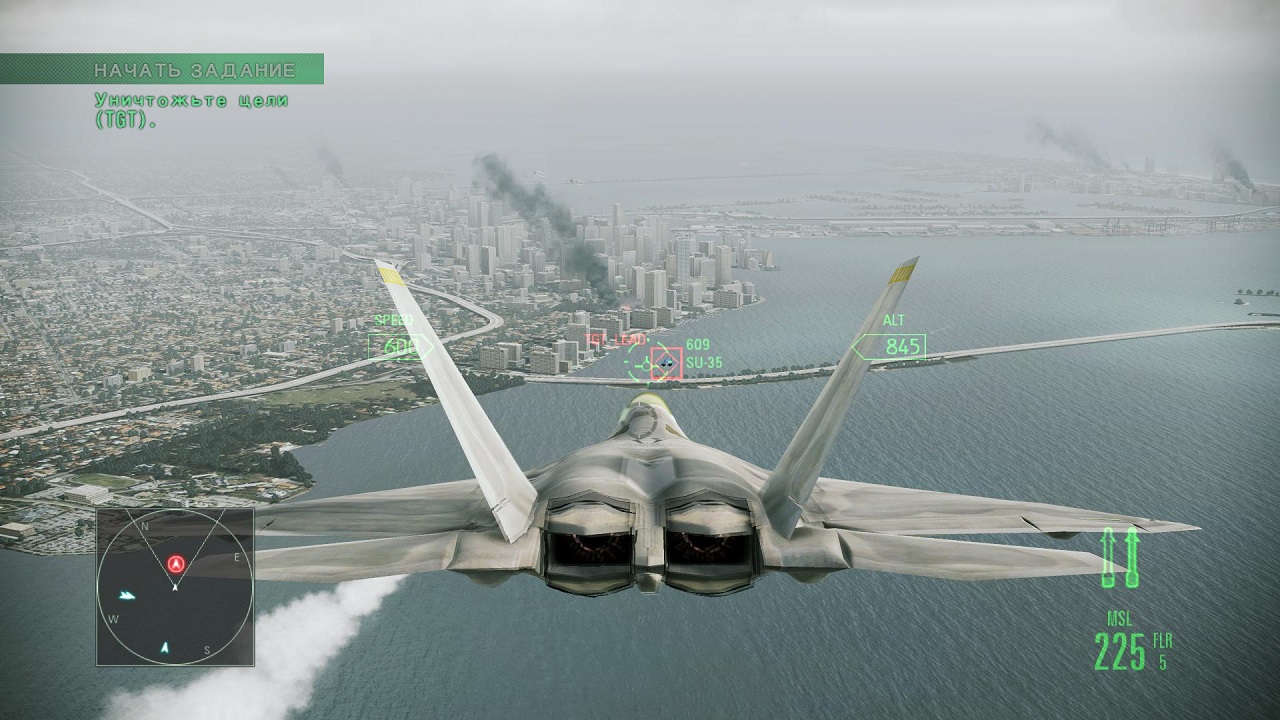Select the left missile icon above MSL

[x=1108, y=557]
